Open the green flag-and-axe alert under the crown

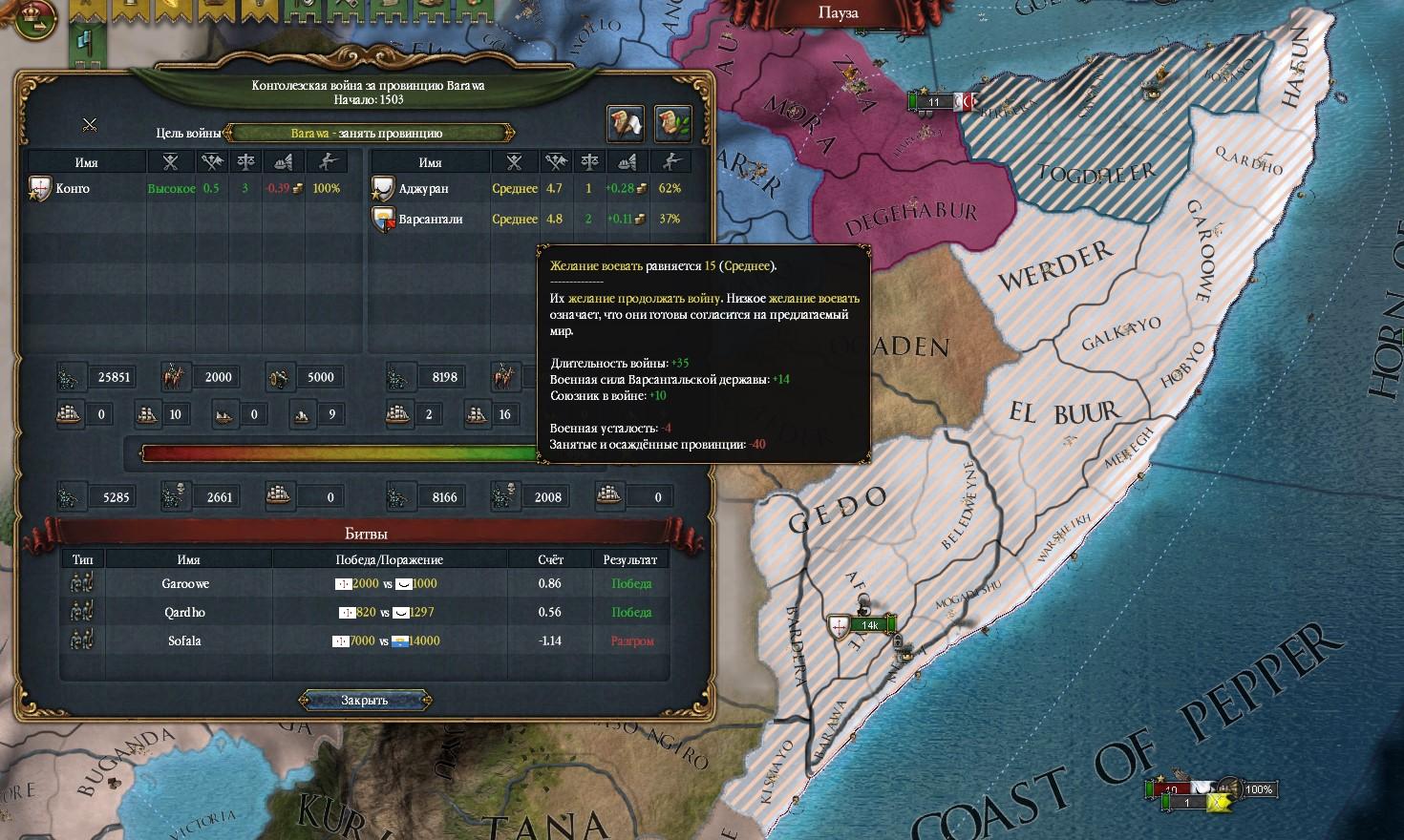(83, 41)
